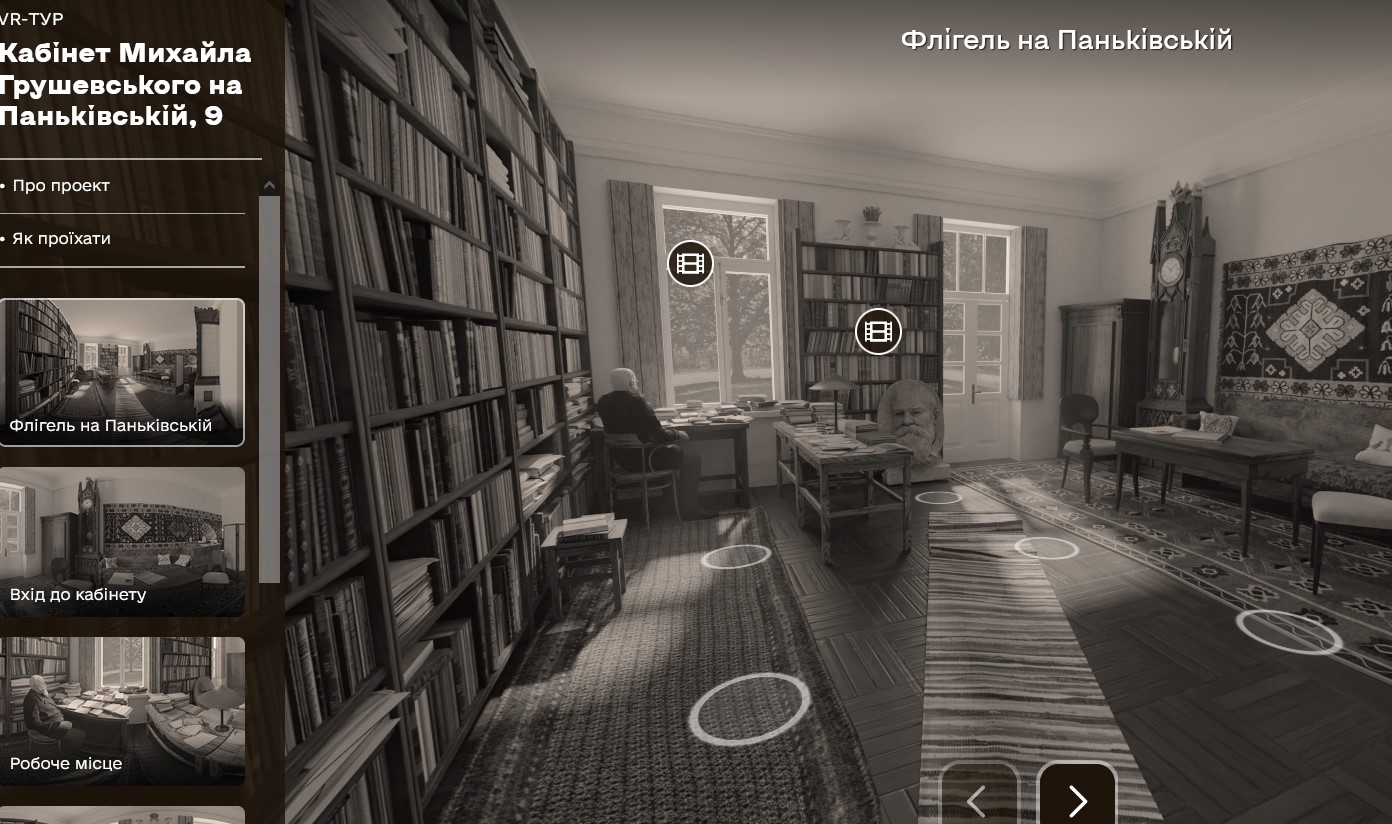Select the "Флігель на Паньківській" thumbnail
The image size is (1392, 824).
click(122, 372)
